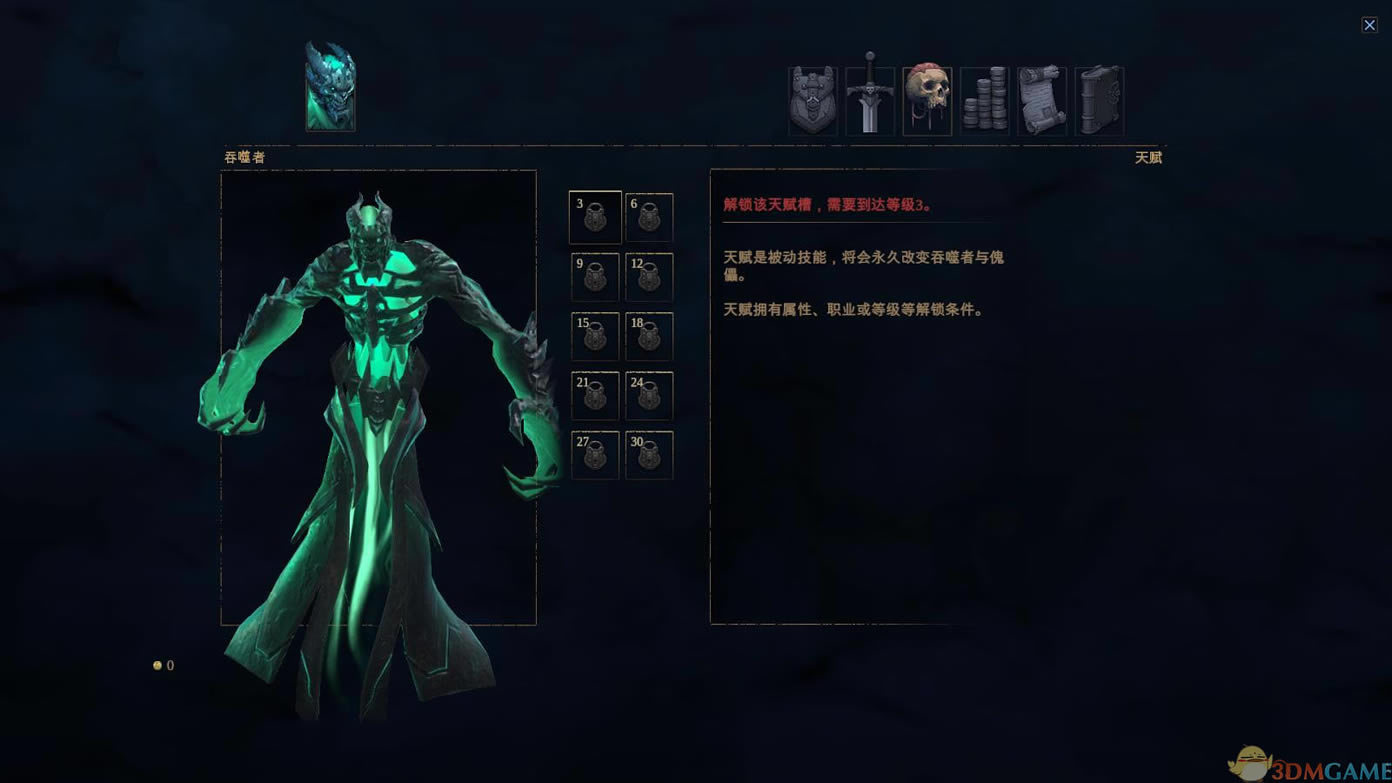The image size is (1392, 783).
Task: Open the skull talent tab icon
Action: click(x=927, y=99)
